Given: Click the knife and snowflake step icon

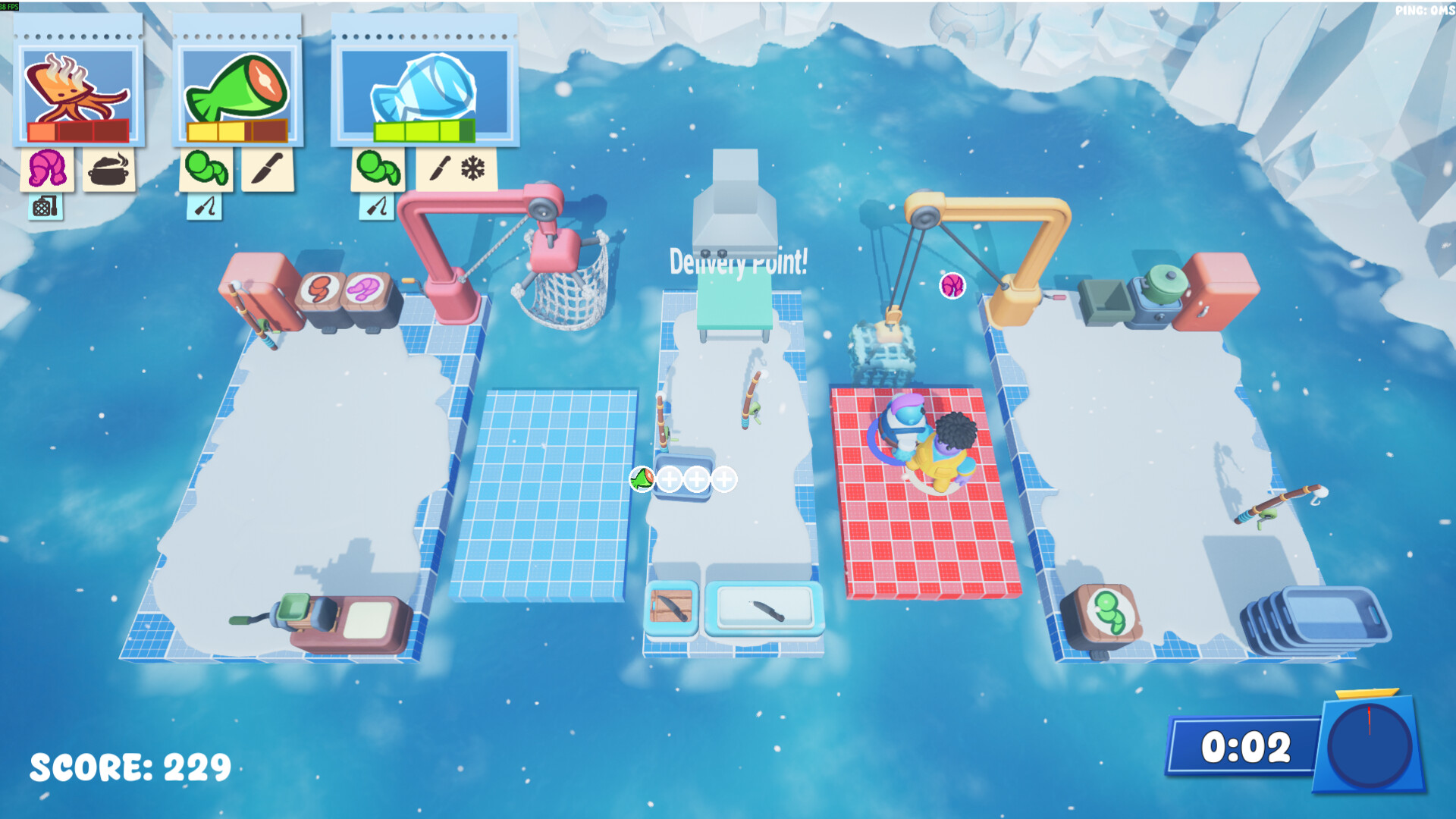Looking at the screenshot, I should coord(457,168).
